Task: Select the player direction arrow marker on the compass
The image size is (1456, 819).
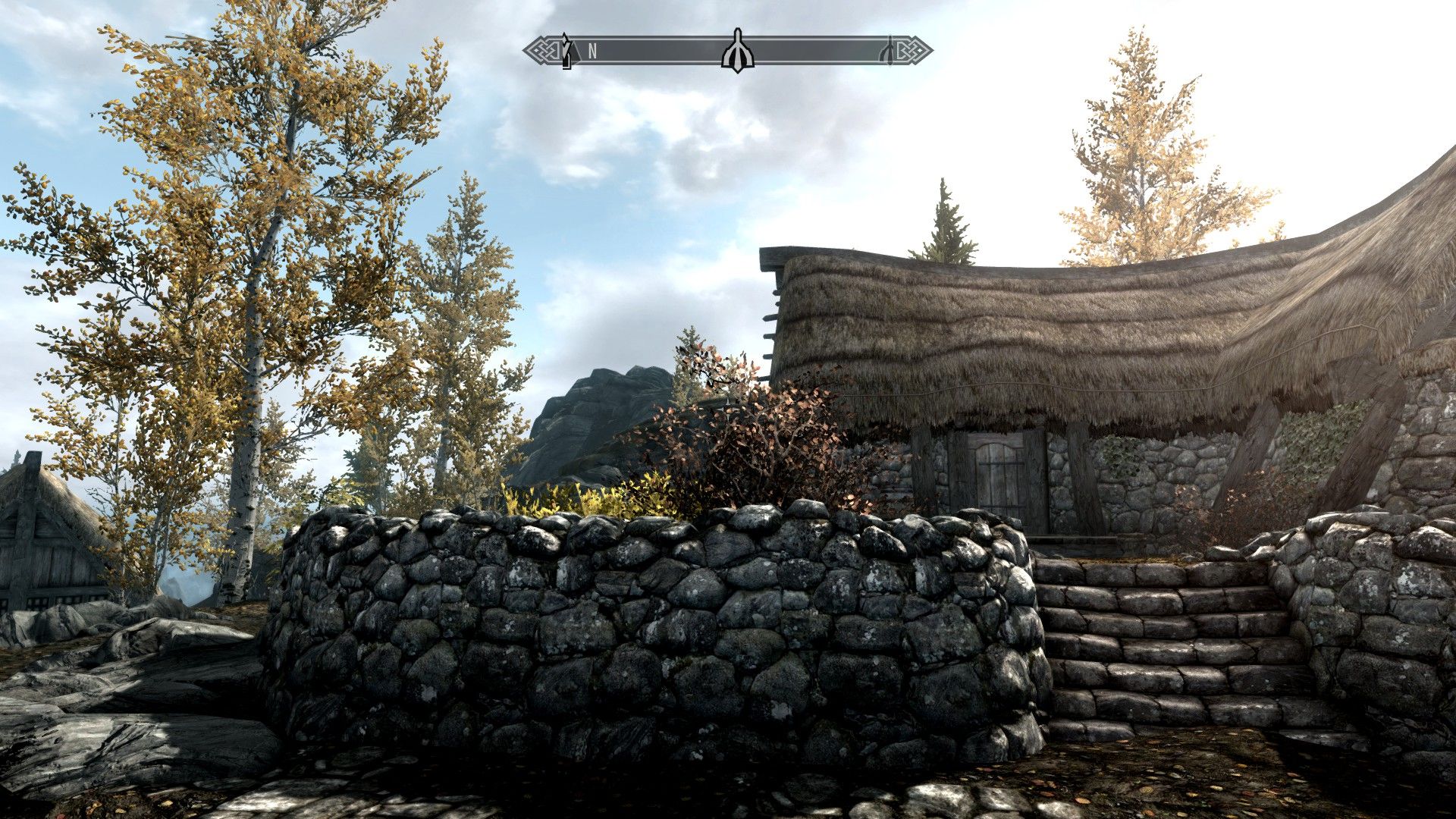Action: pos(566,52)
